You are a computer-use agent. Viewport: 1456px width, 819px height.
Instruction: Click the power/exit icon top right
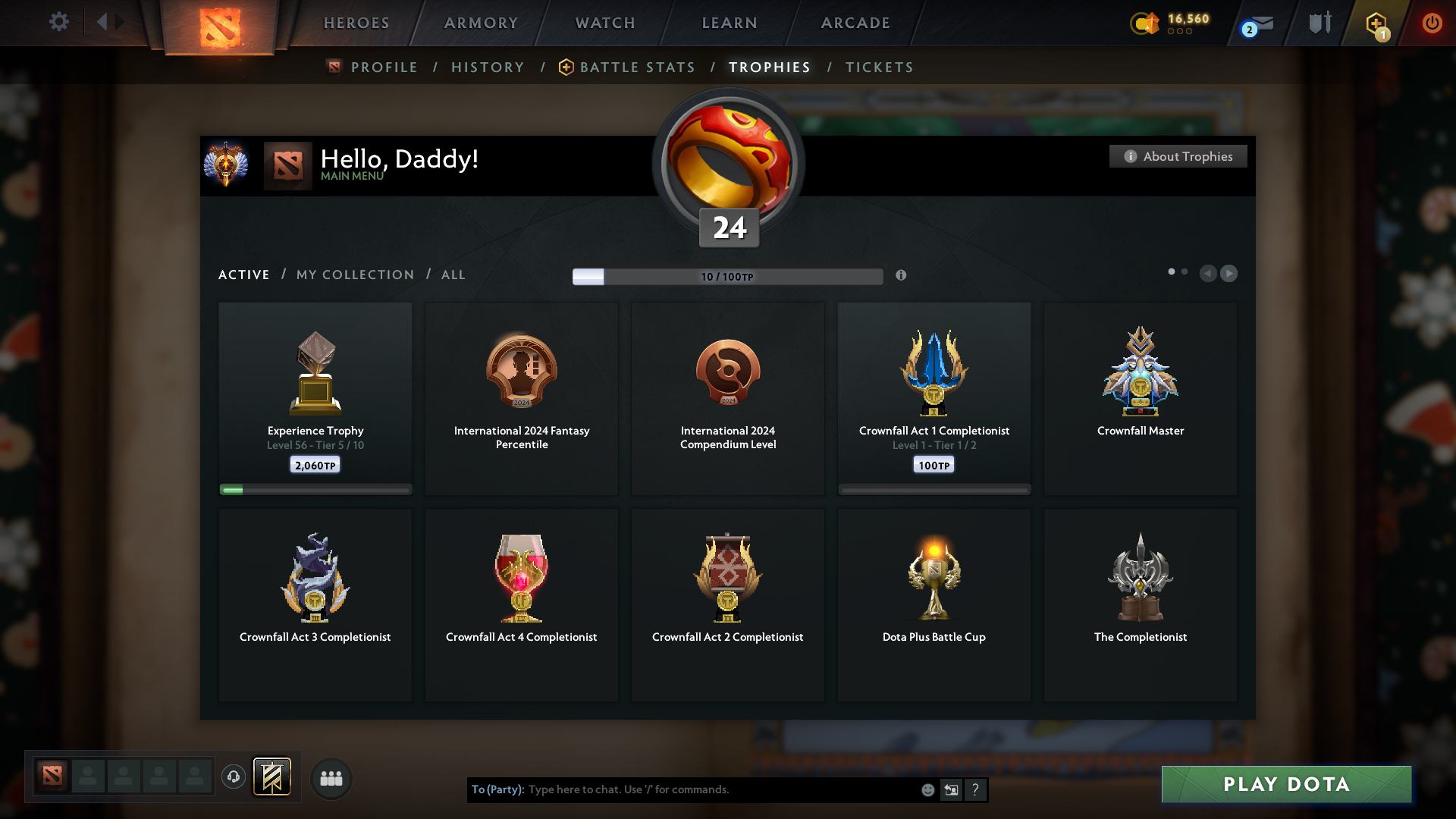[1432, 24]
